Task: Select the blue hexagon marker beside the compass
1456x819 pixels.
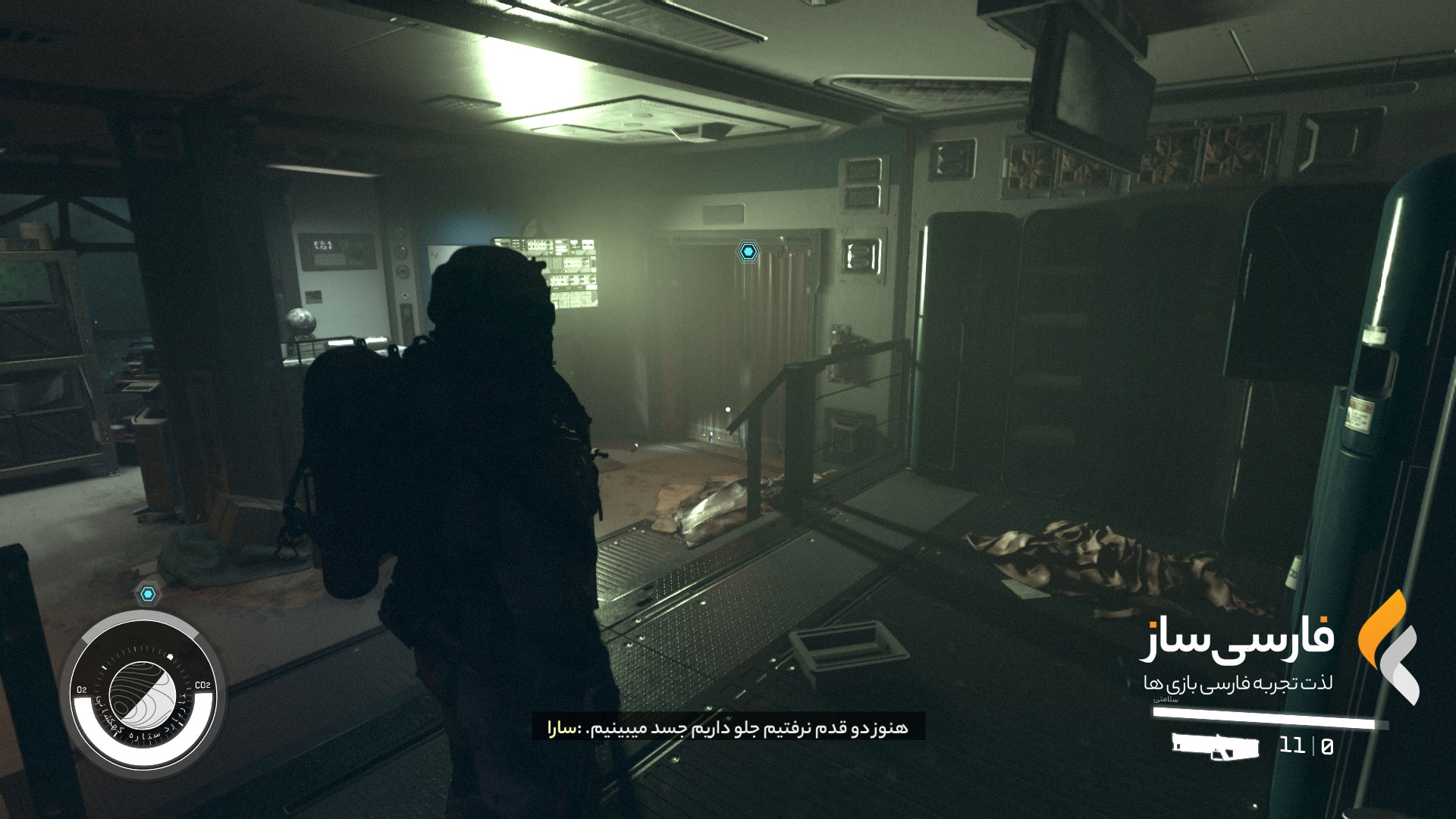Action: (148, 594)
